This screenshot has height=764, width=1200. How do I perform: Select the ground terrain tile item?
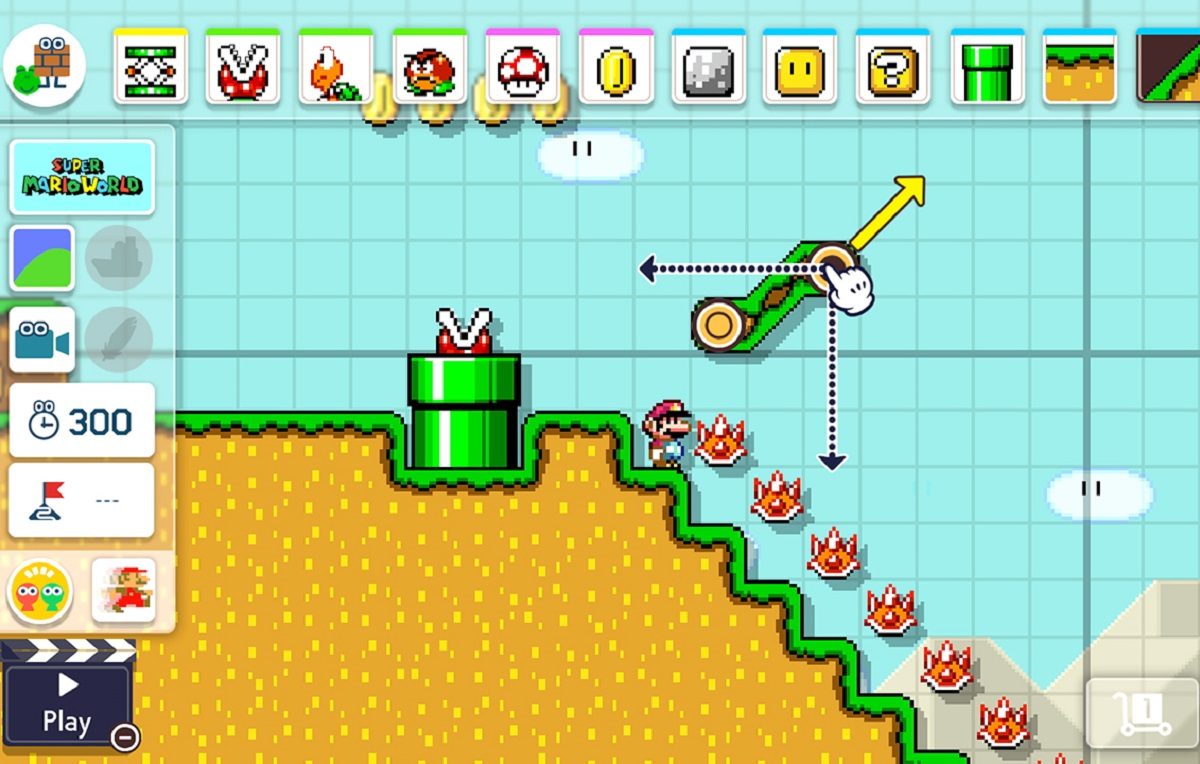click(x=1079, y=68)
